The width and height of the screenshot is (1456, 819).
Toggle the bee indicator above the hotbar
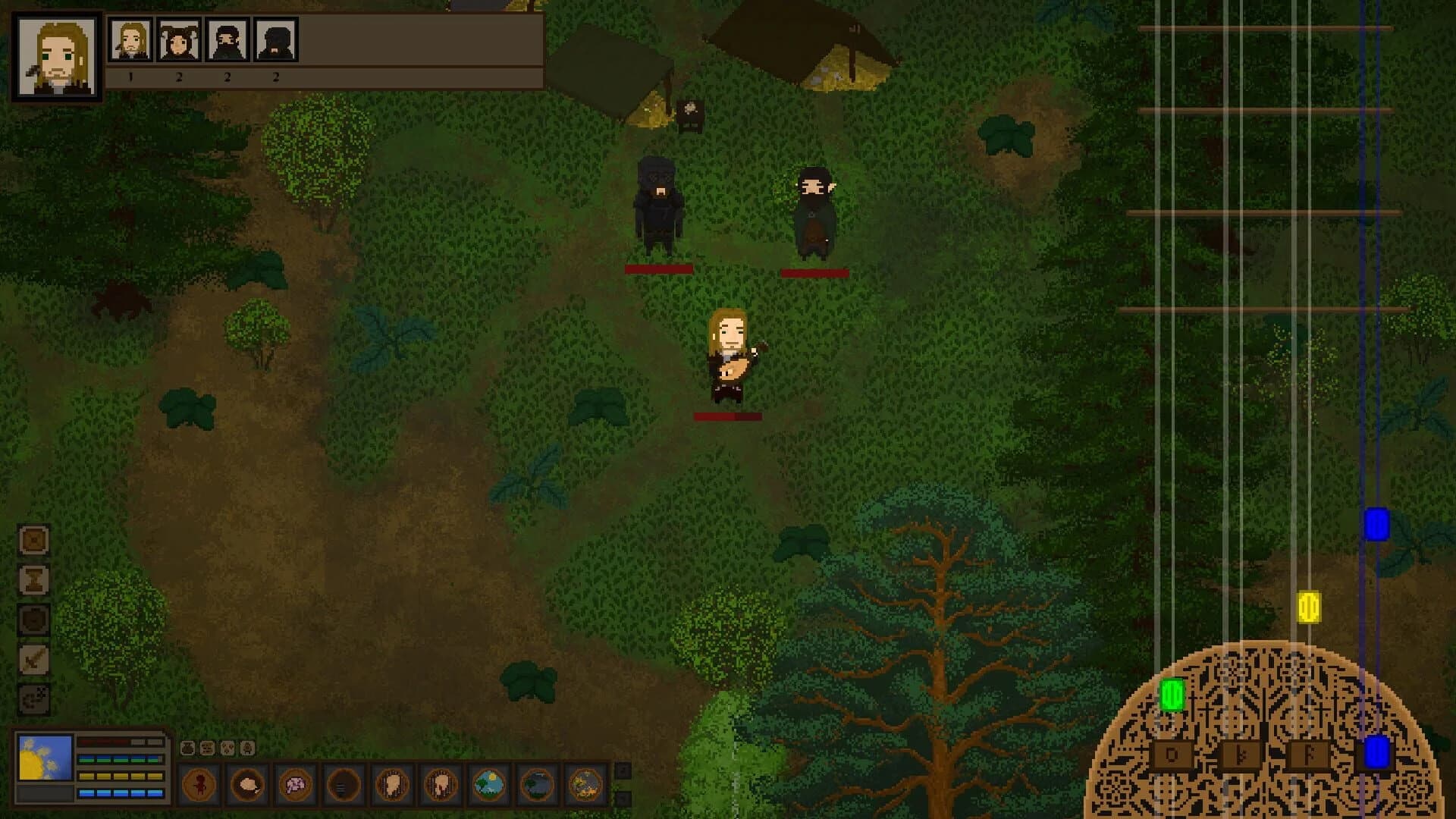246,747
